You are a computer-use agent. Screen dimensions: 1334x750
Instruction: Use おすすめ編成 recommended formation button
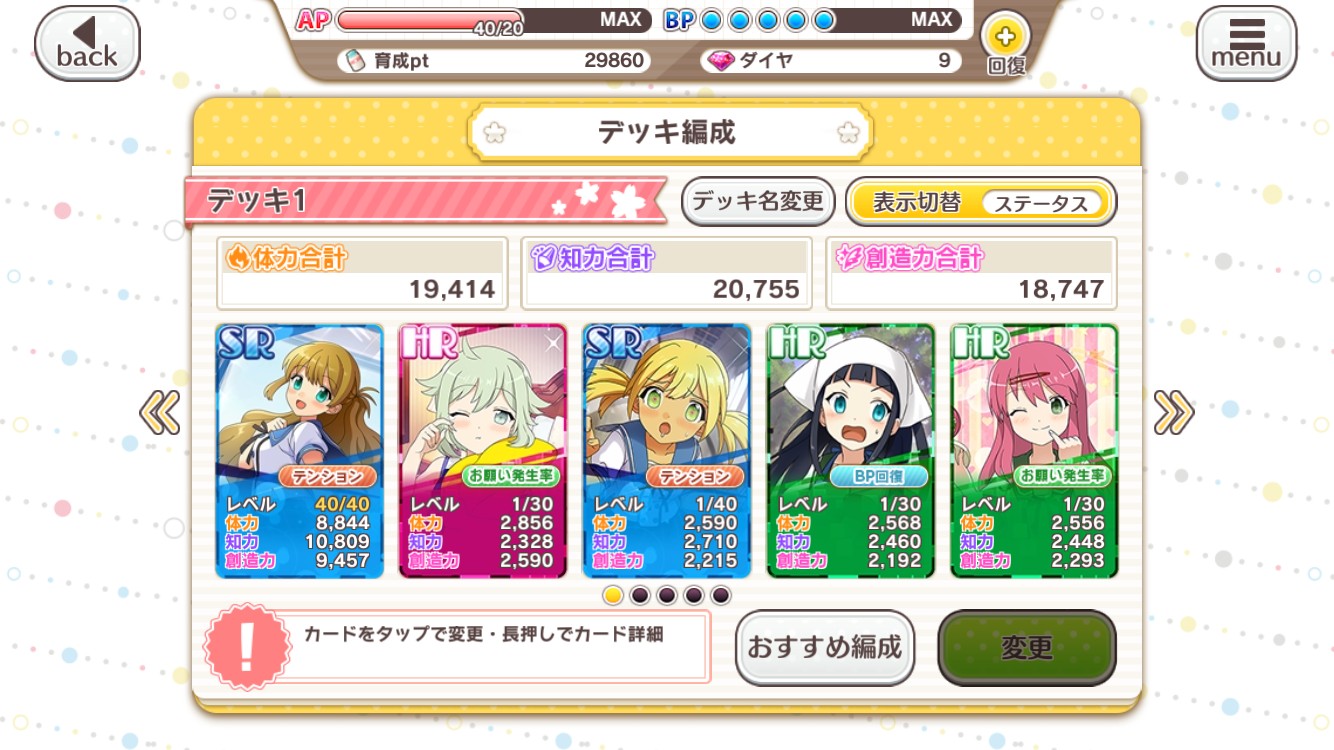825,647
